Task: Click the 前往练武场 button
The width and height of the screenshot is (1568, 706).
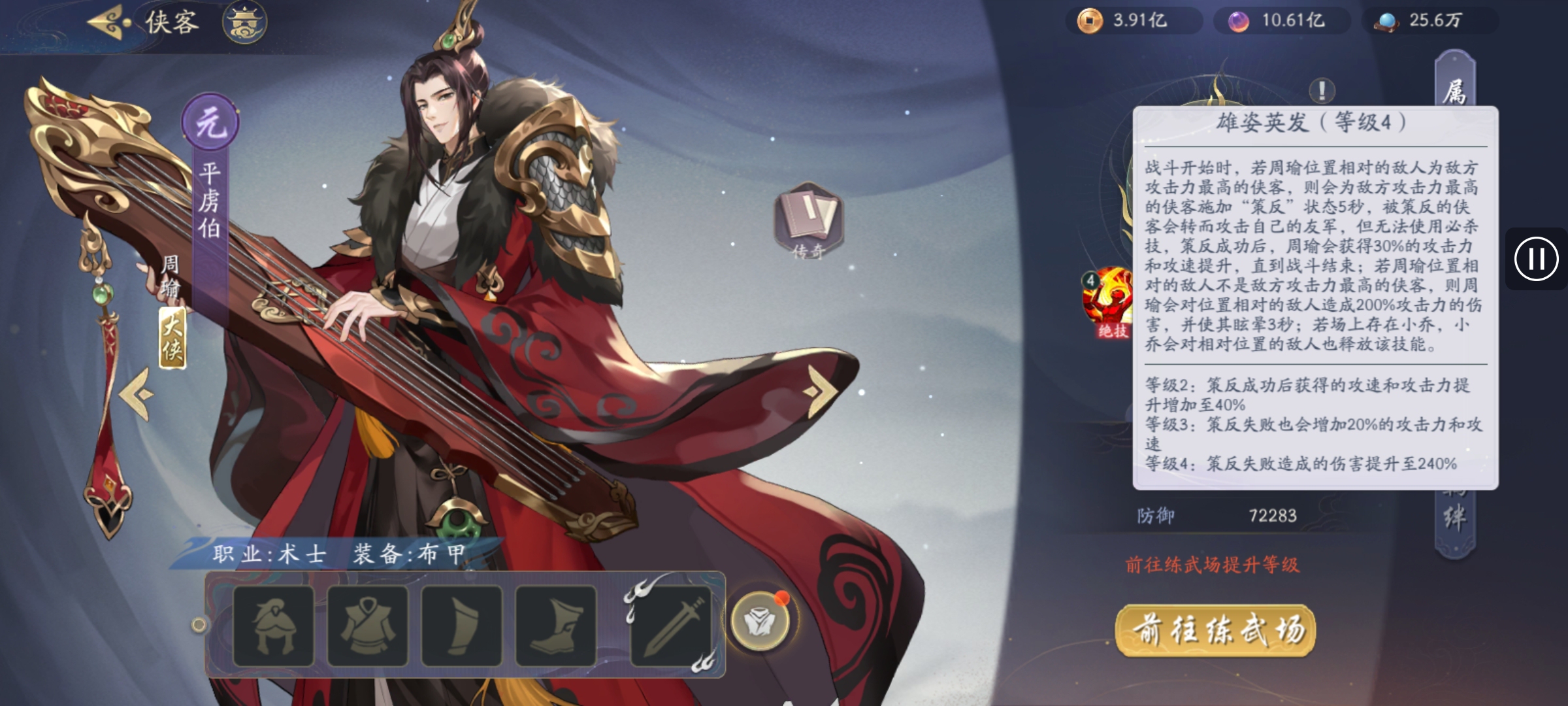Action: click(1215, 630)
